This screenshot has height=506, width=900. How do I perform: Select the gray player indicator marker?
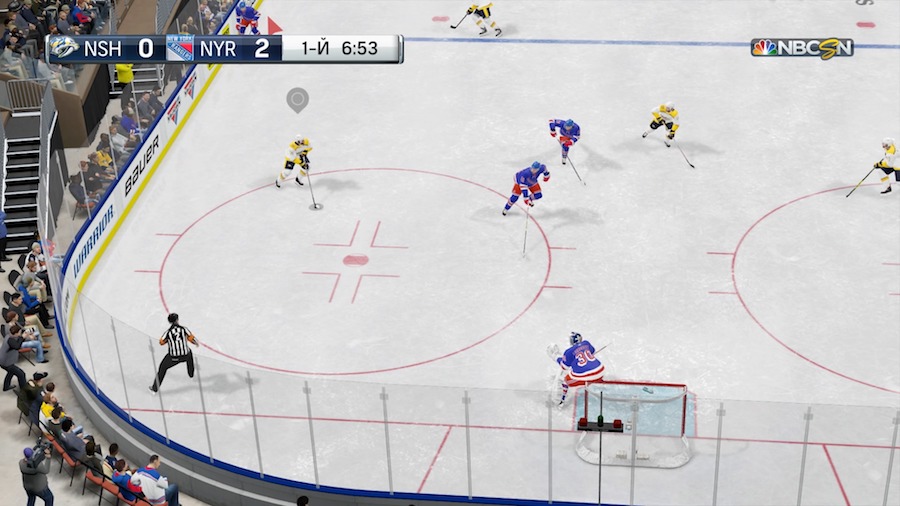pos(297,99)
